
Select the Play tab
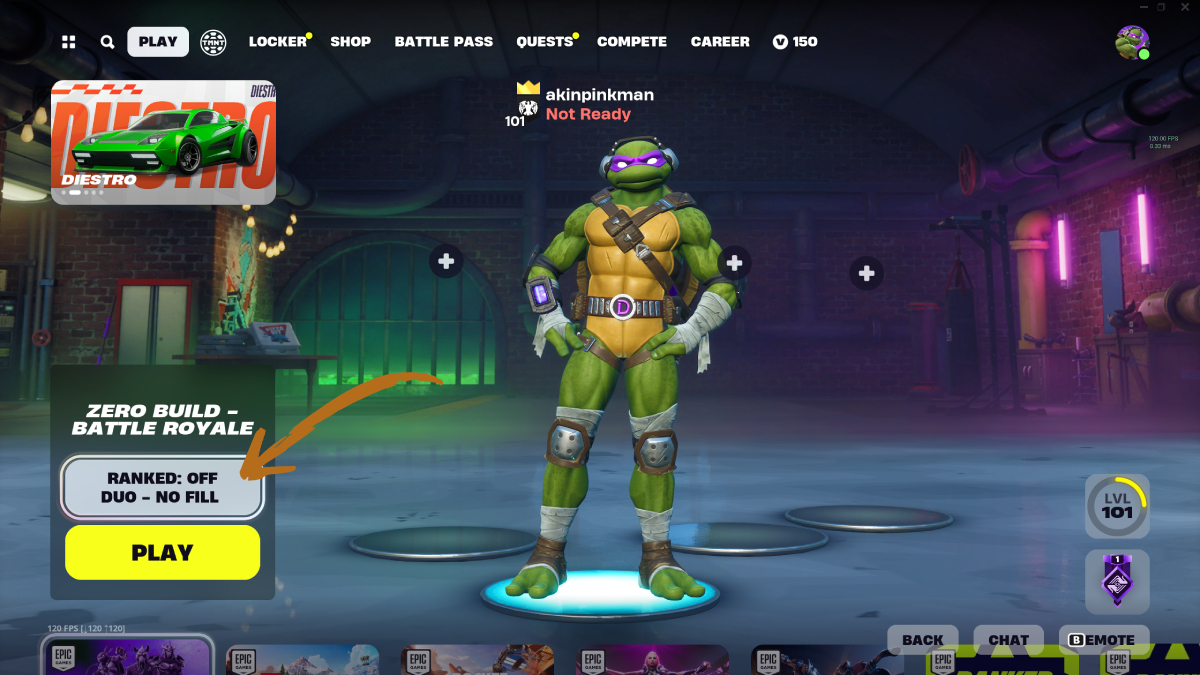[x=158, y=42]
